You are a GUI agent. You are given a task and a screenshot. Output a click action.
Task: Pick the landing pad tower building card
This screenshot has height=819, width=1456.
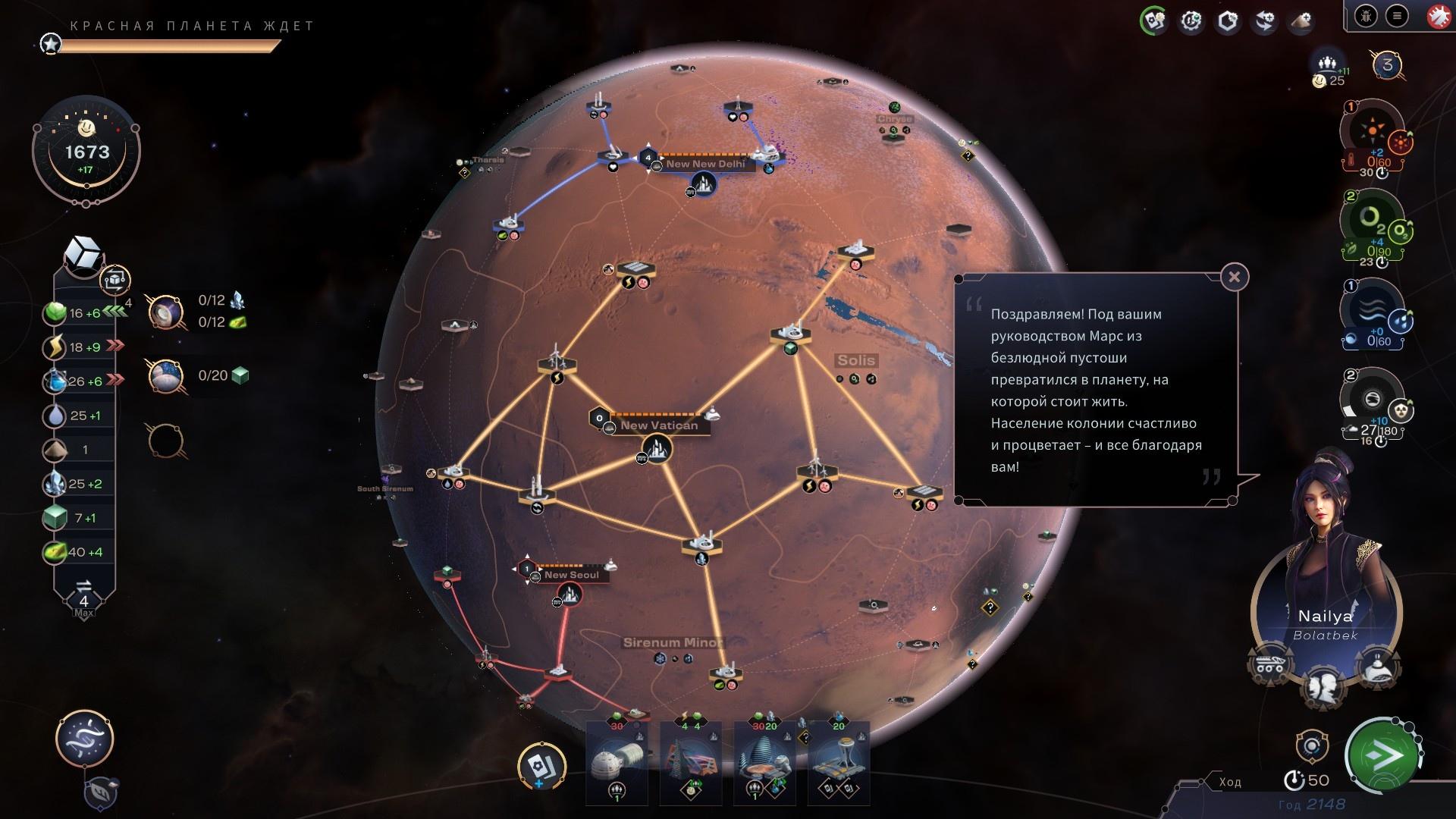(x=838, y=762)
